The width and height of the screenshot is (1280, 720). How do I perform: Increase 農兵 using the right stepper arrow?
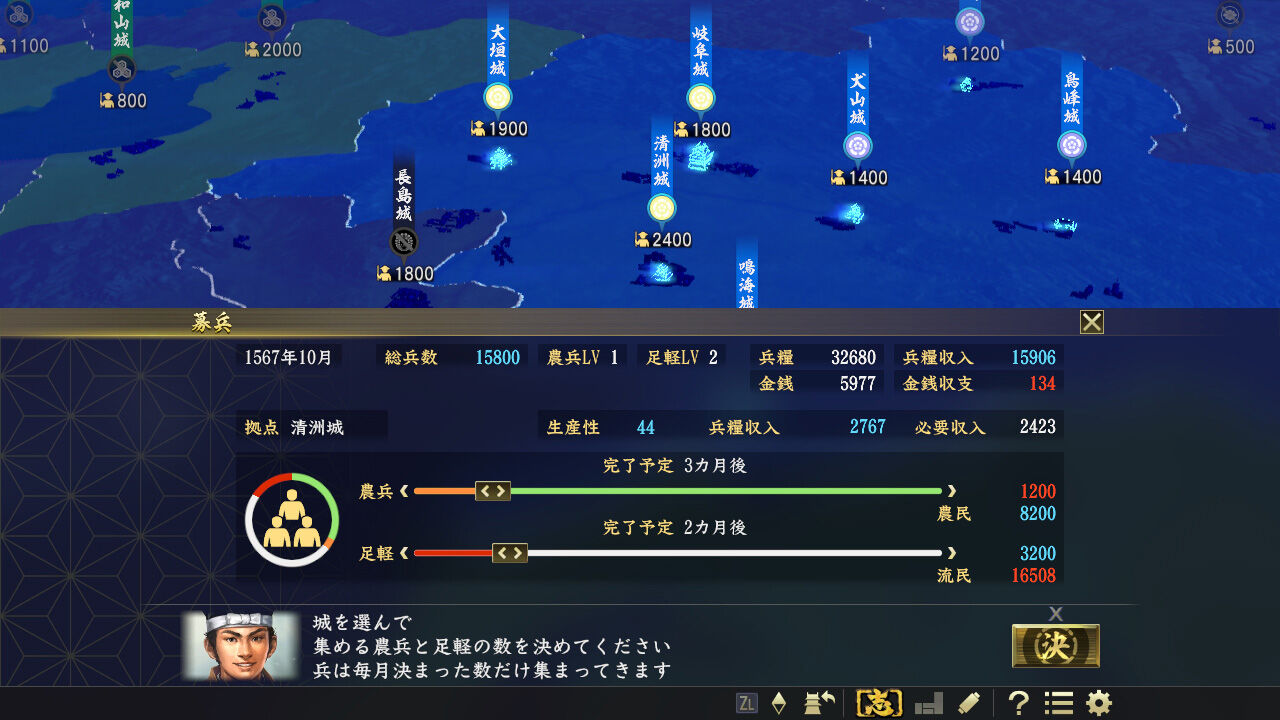coord(501,491)
